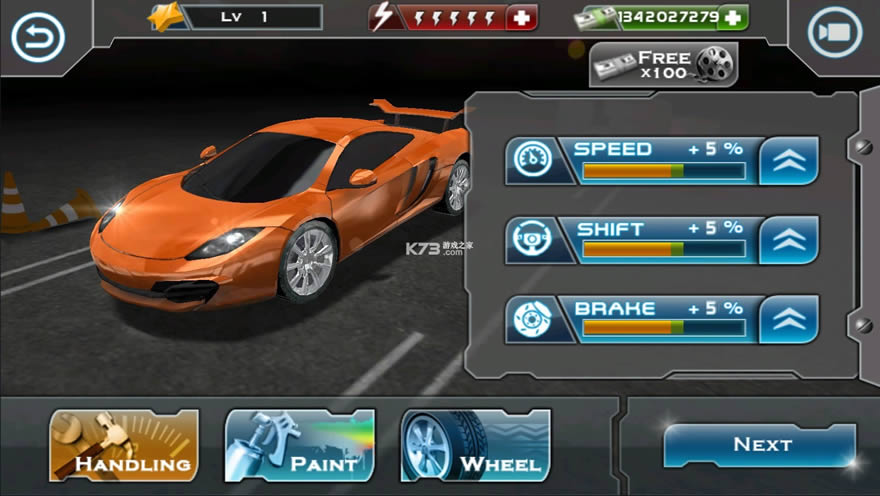Open the video camera button

(x=833, y=32)
